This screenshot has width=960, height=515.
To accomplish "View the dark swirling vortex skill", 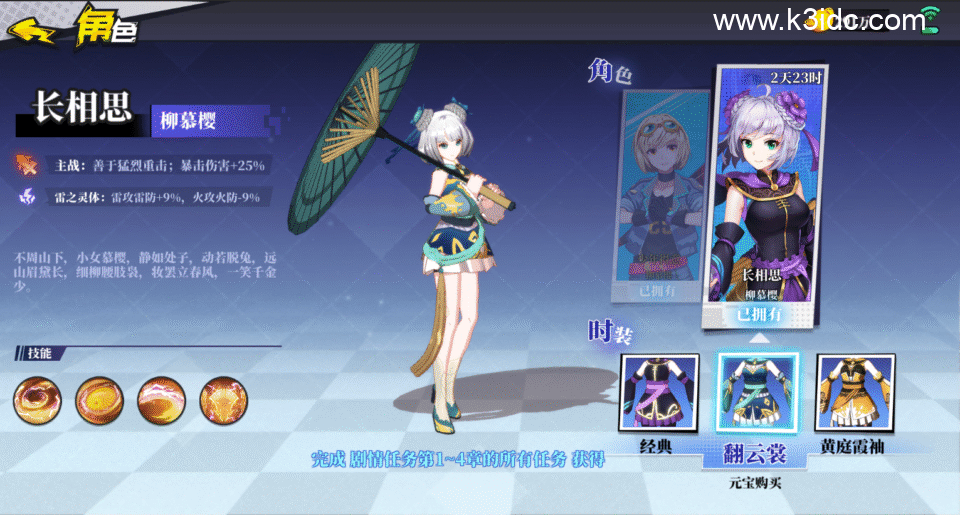I will [x=36, y=399].
